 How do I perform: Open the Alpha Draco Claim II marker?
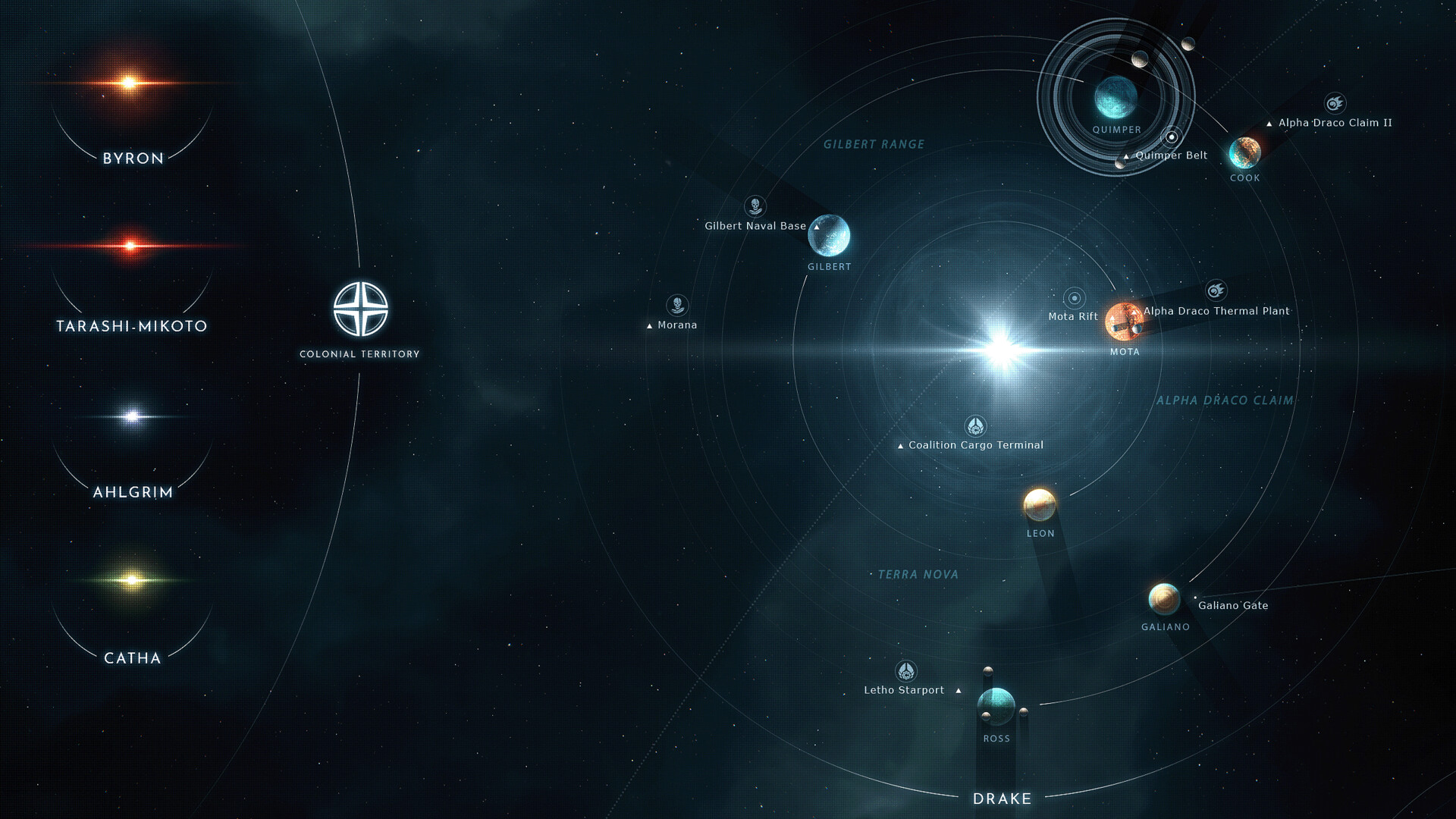pos(1335,103)
